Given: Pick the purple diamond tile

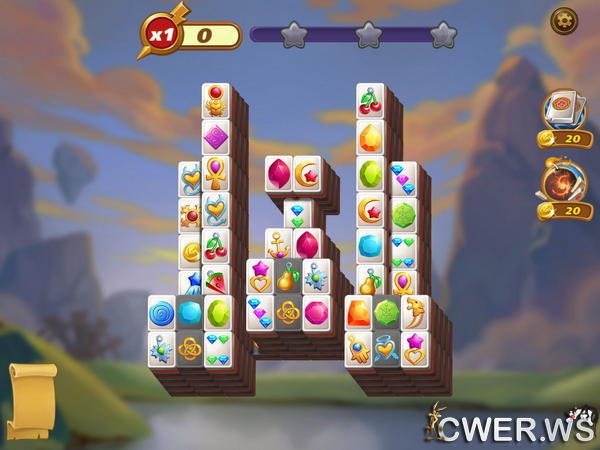Looking at the screenshot, I should pos(215,136).
